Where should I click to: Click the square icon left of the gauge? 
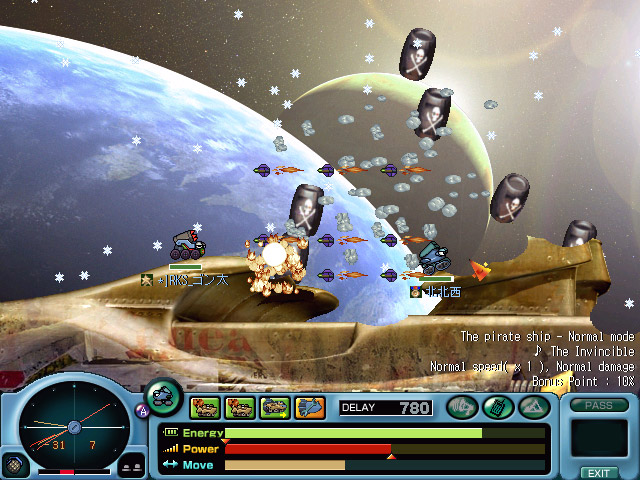click(13, 465)
